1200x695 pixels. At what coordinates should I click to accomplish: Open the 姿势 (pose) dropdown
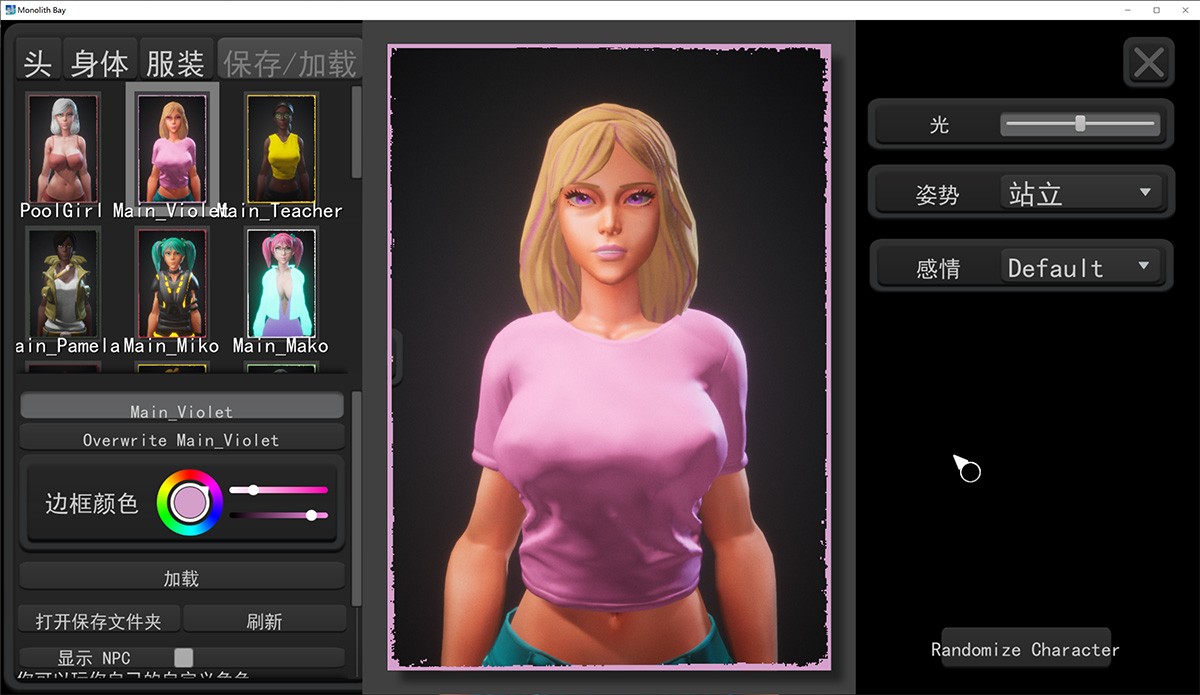click(1079, 193)
